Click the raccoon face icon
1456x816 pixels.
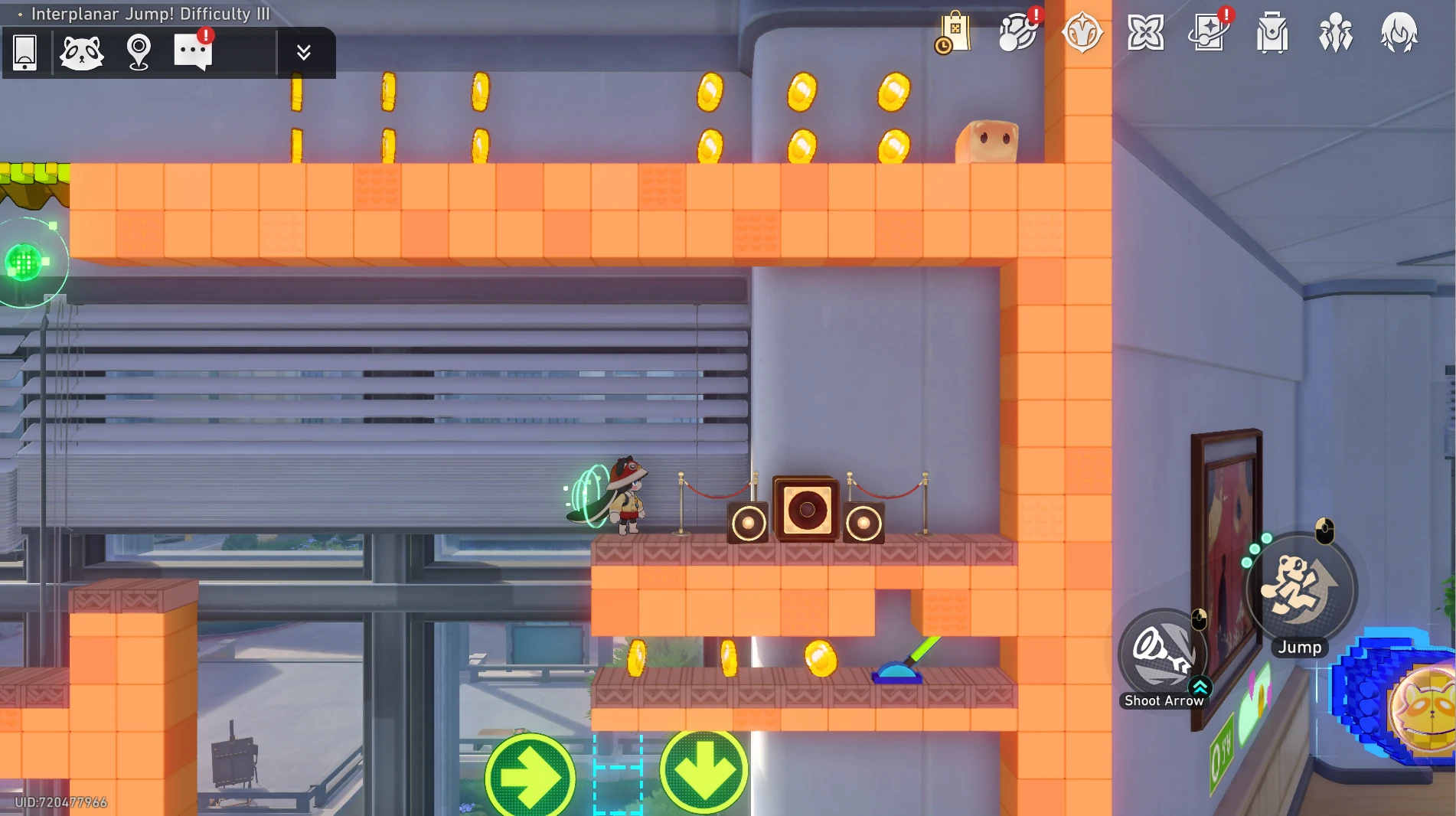(81, 52)
